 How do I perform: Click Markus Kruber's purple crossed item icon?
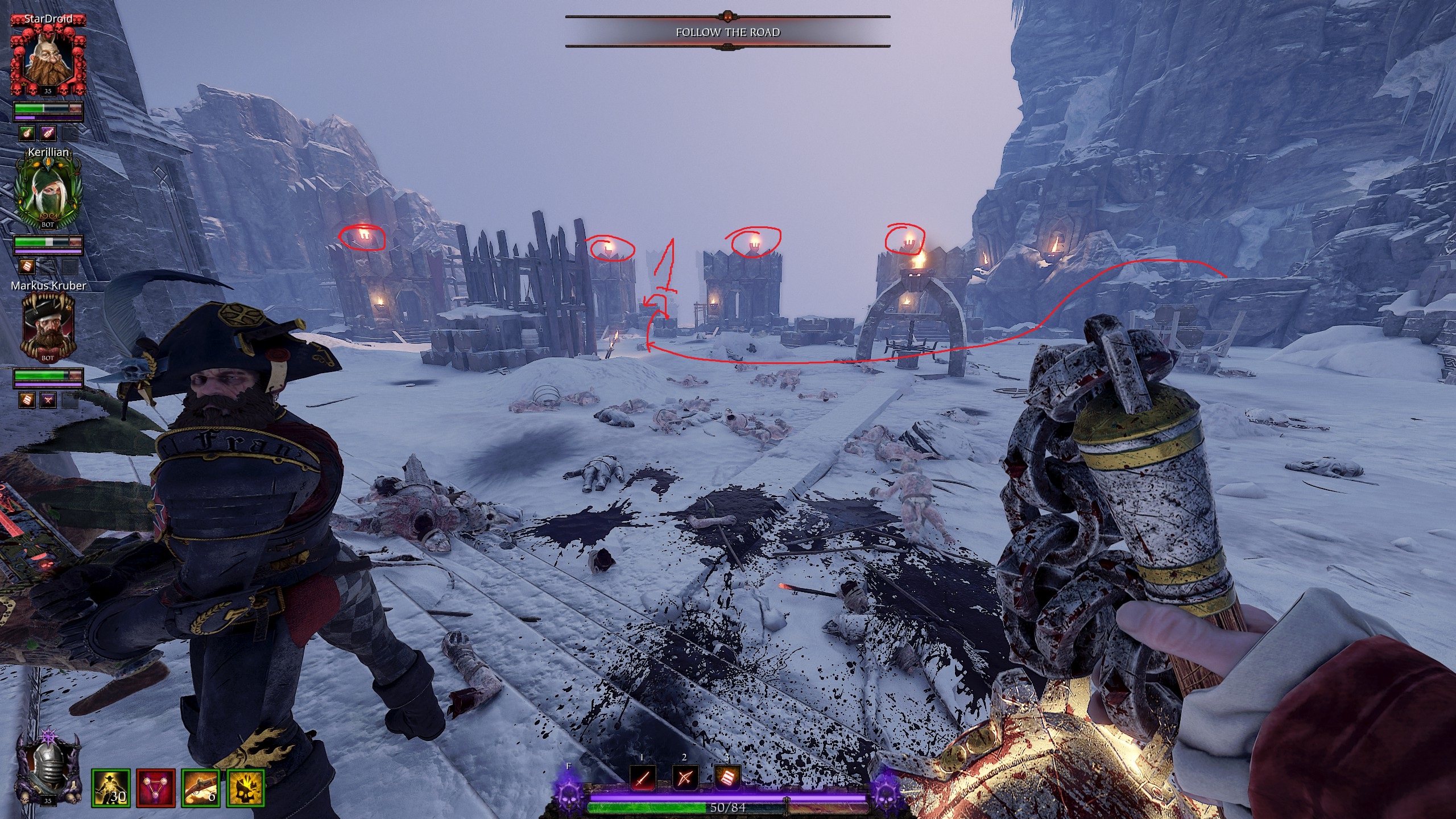click(48, 400)
